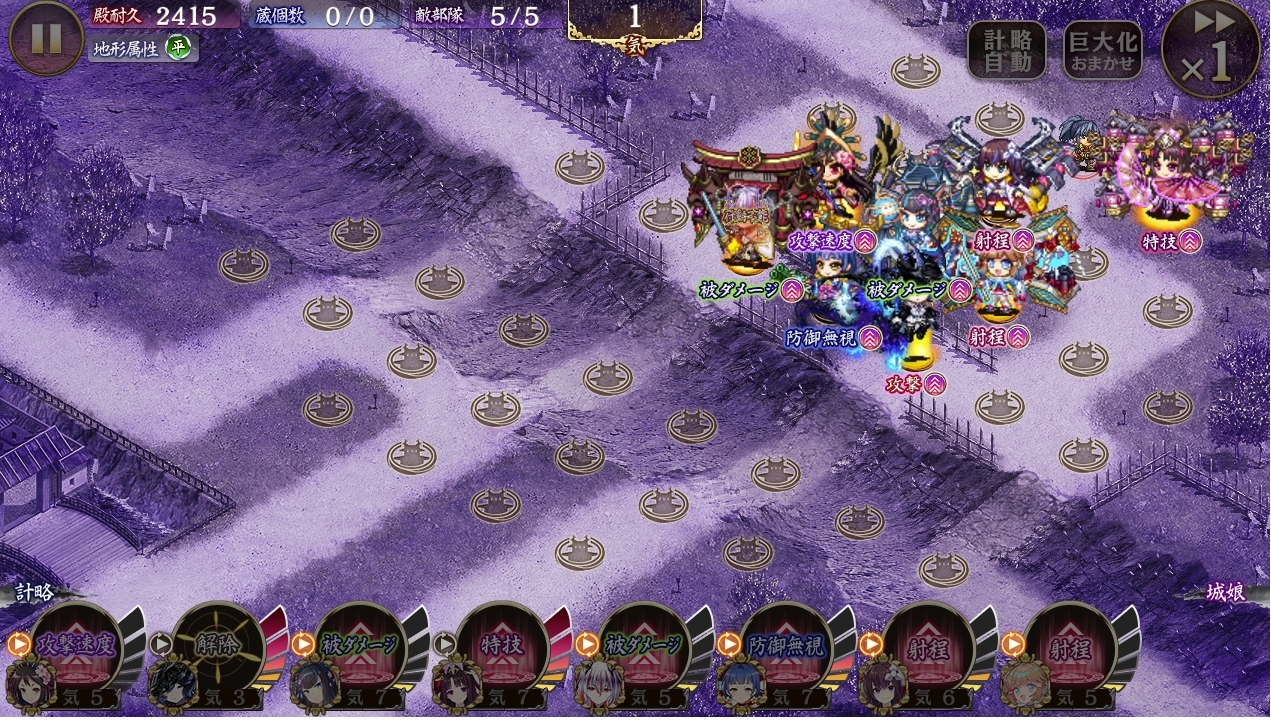The image size is (1271, 726).
Task: Activate the 防御無視 stratagem
Action: click(786, 647)
